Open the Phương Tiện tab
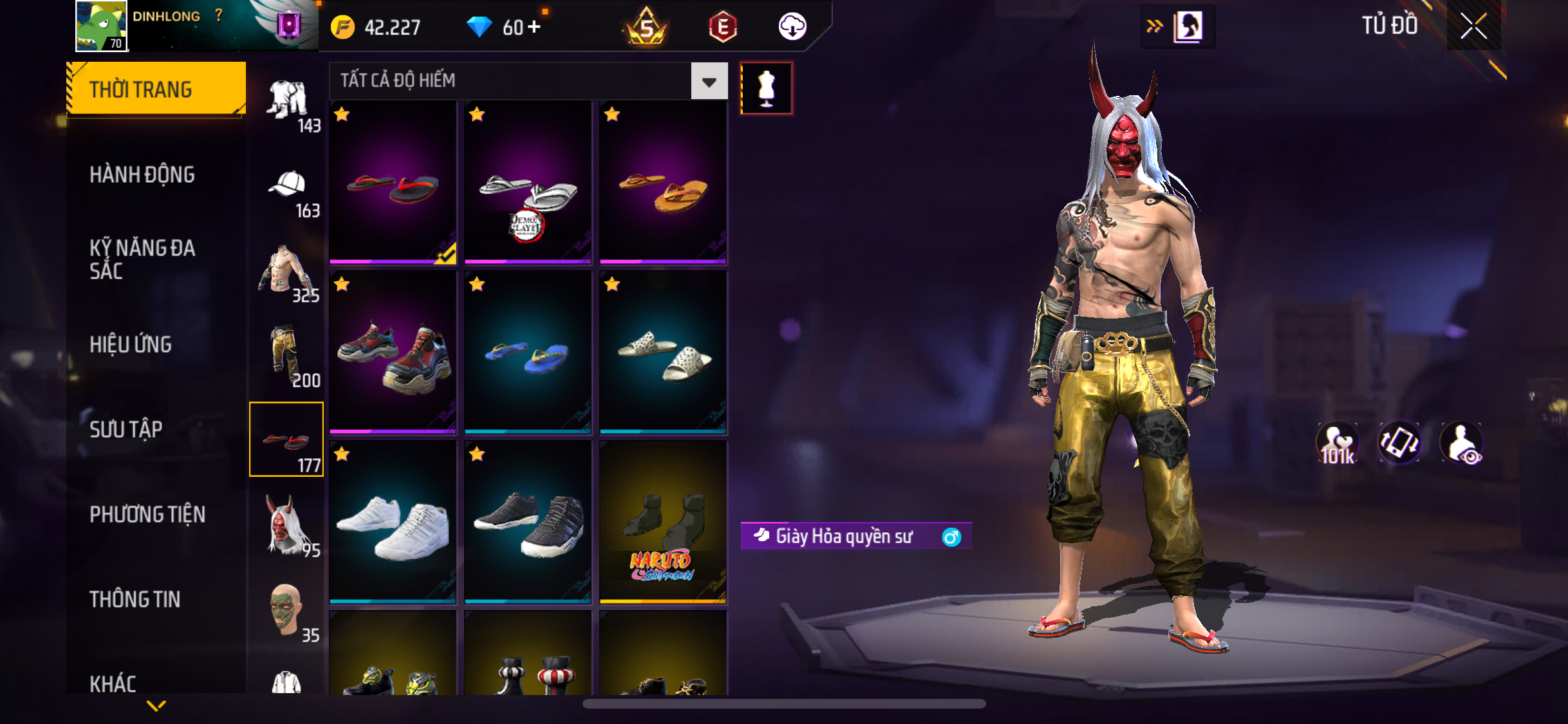The height and width of the screenshot is (724, 1568). coord(147,514)
